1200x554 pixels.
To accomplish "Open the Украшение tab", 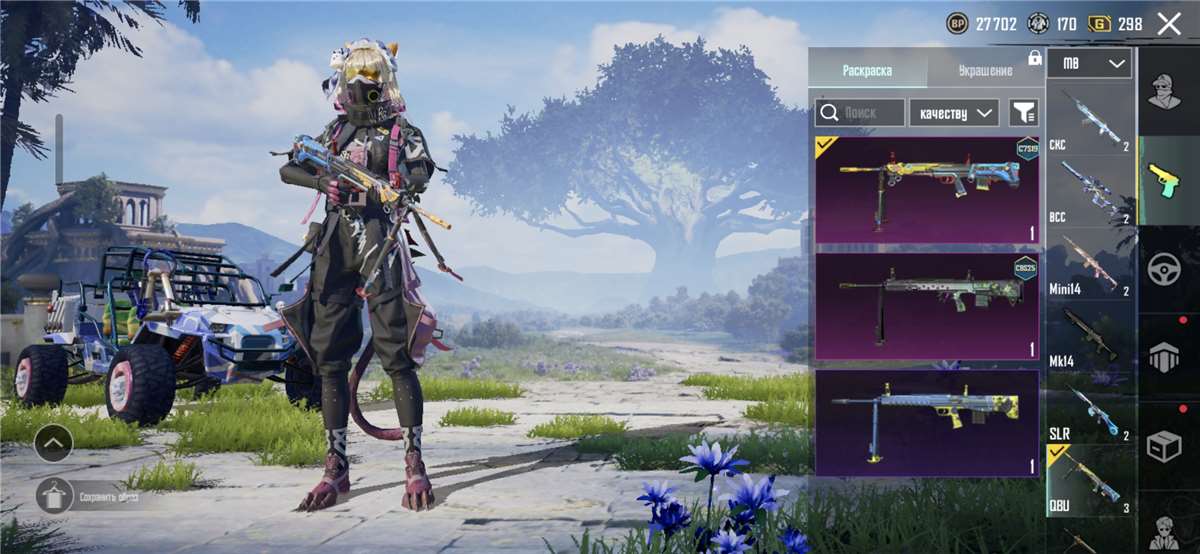I will [985, 70].
